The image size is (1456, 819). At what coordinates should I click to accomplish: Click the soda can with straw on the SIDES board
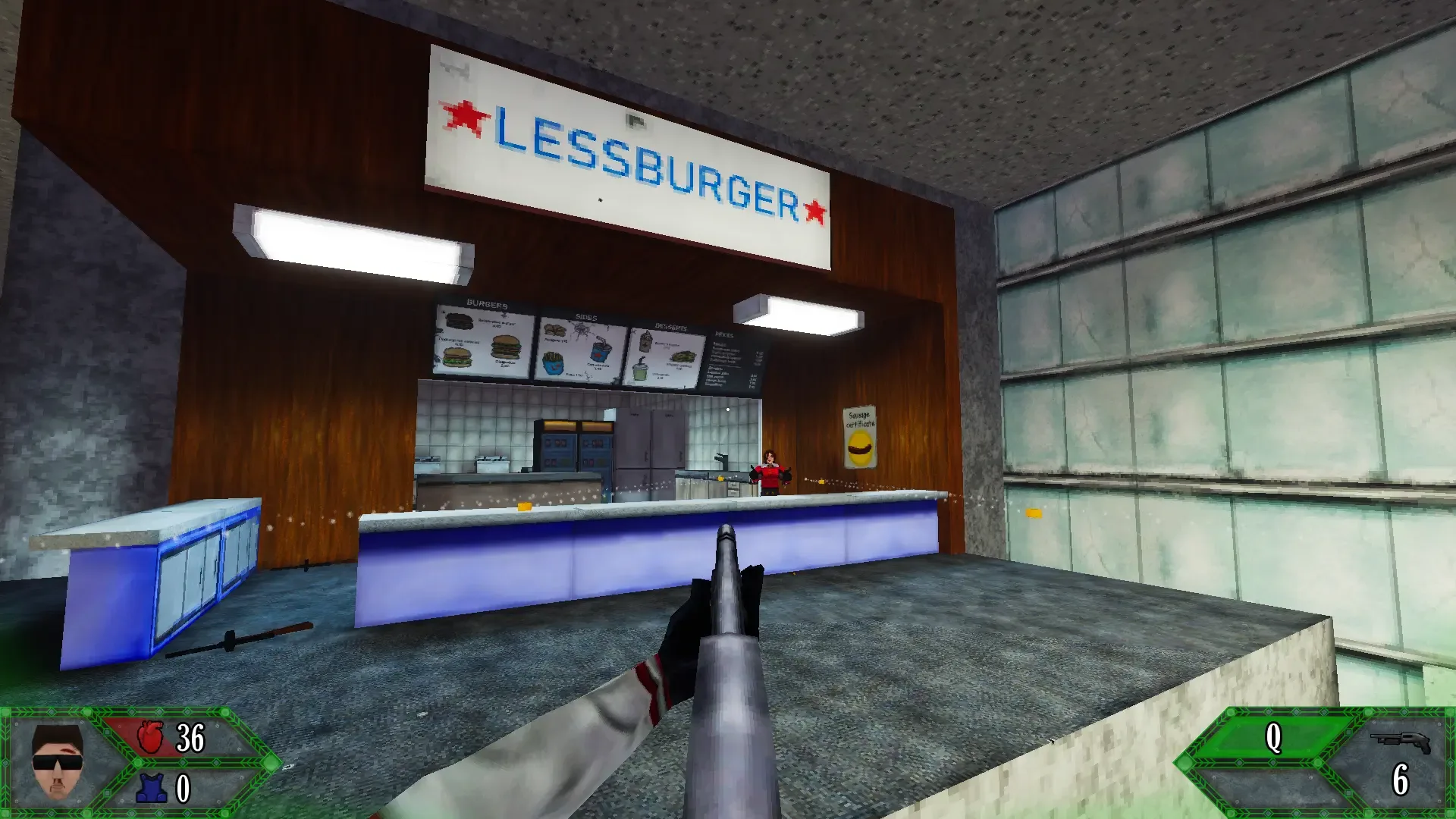click(x=601, y=351)
